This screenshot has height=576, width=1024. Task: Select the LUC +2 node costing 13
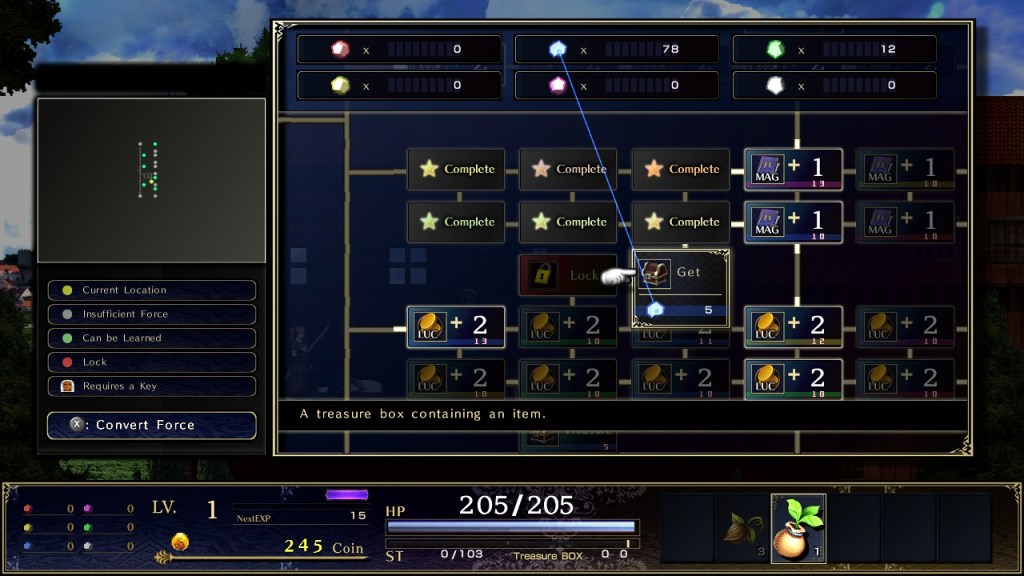click(455, 327)
